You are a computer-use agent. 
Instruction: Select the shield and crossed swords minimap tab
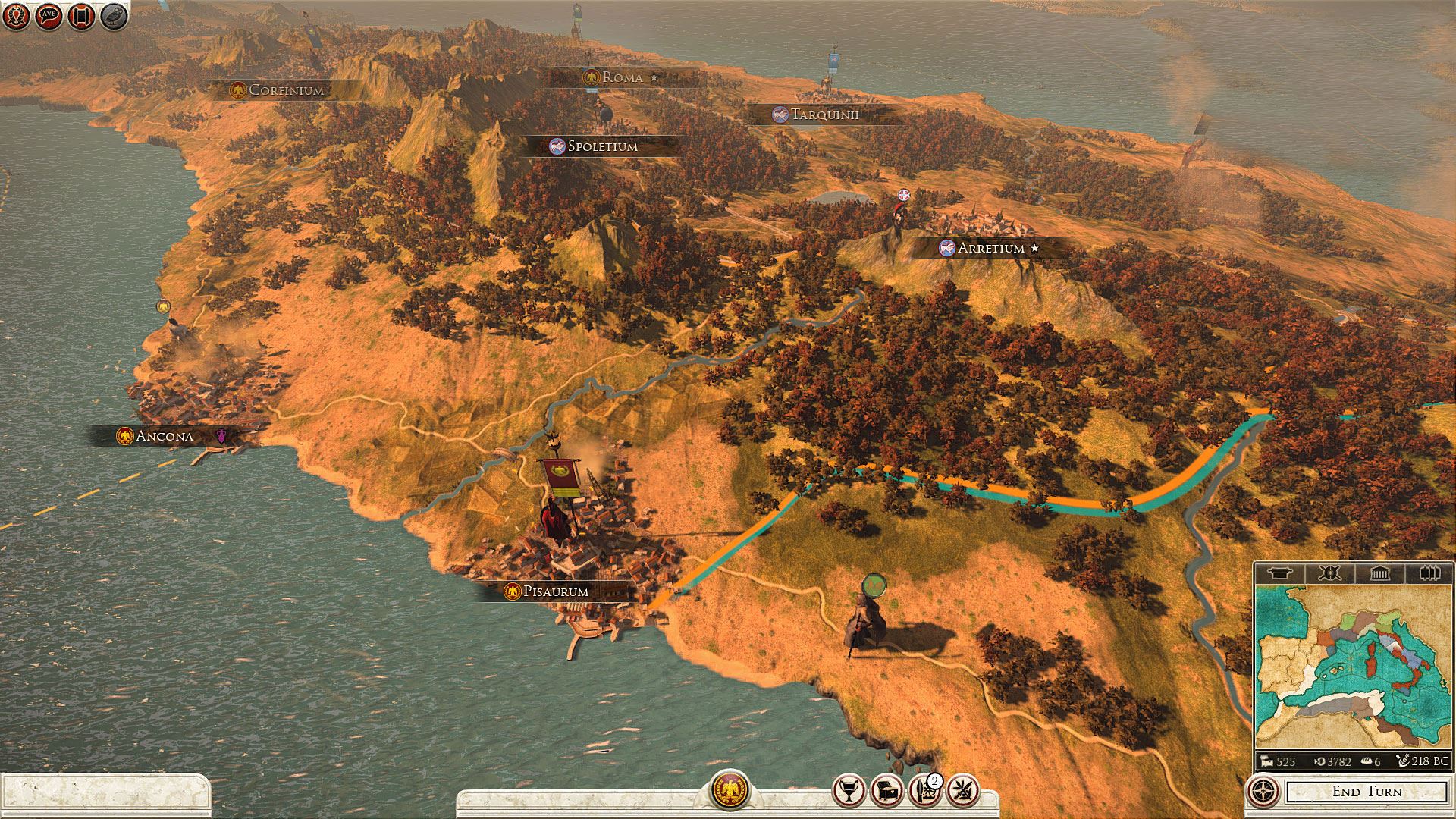tap(1329, 573)
